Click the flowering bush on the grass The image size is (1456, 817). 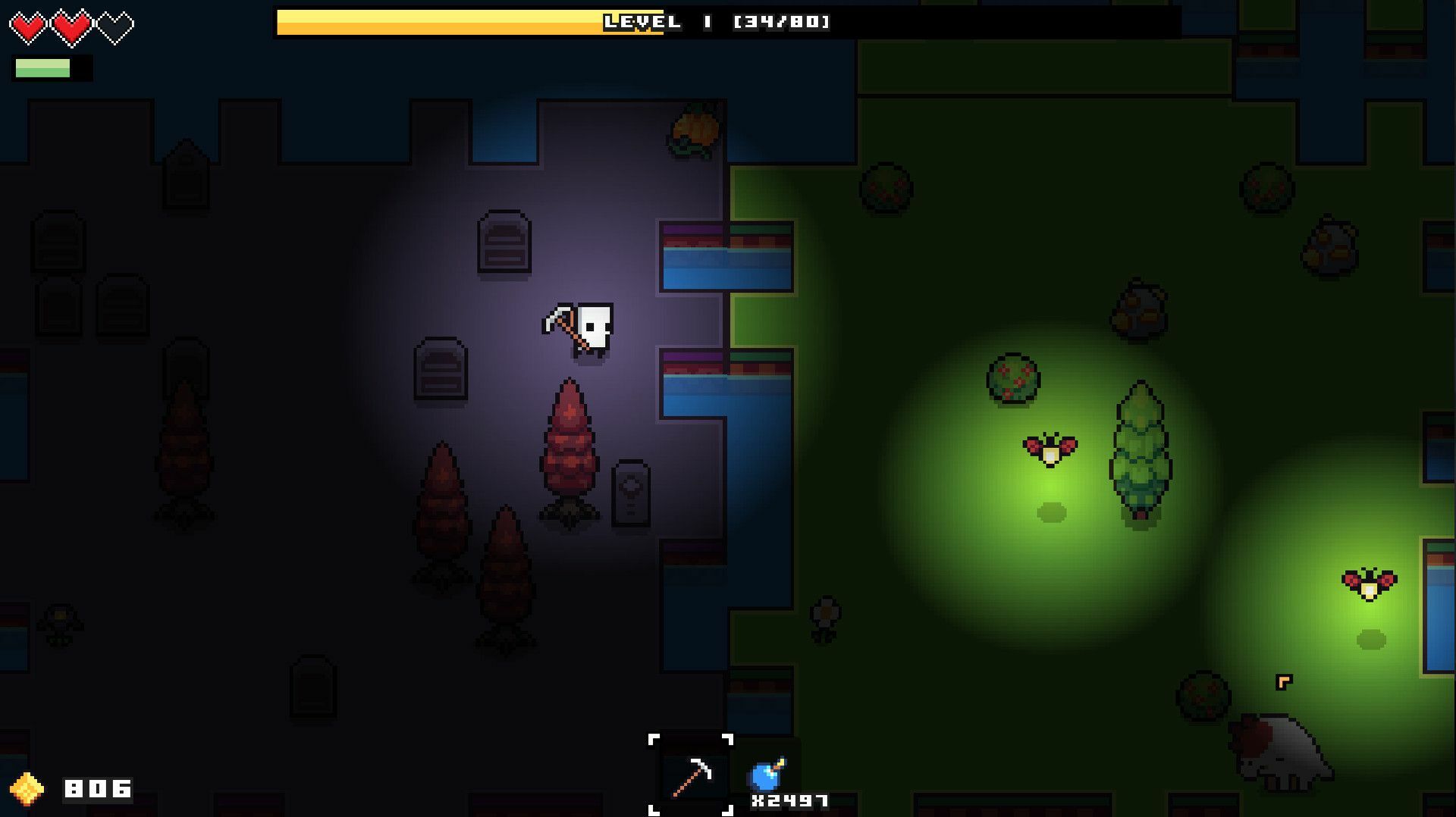[1012, 379]
